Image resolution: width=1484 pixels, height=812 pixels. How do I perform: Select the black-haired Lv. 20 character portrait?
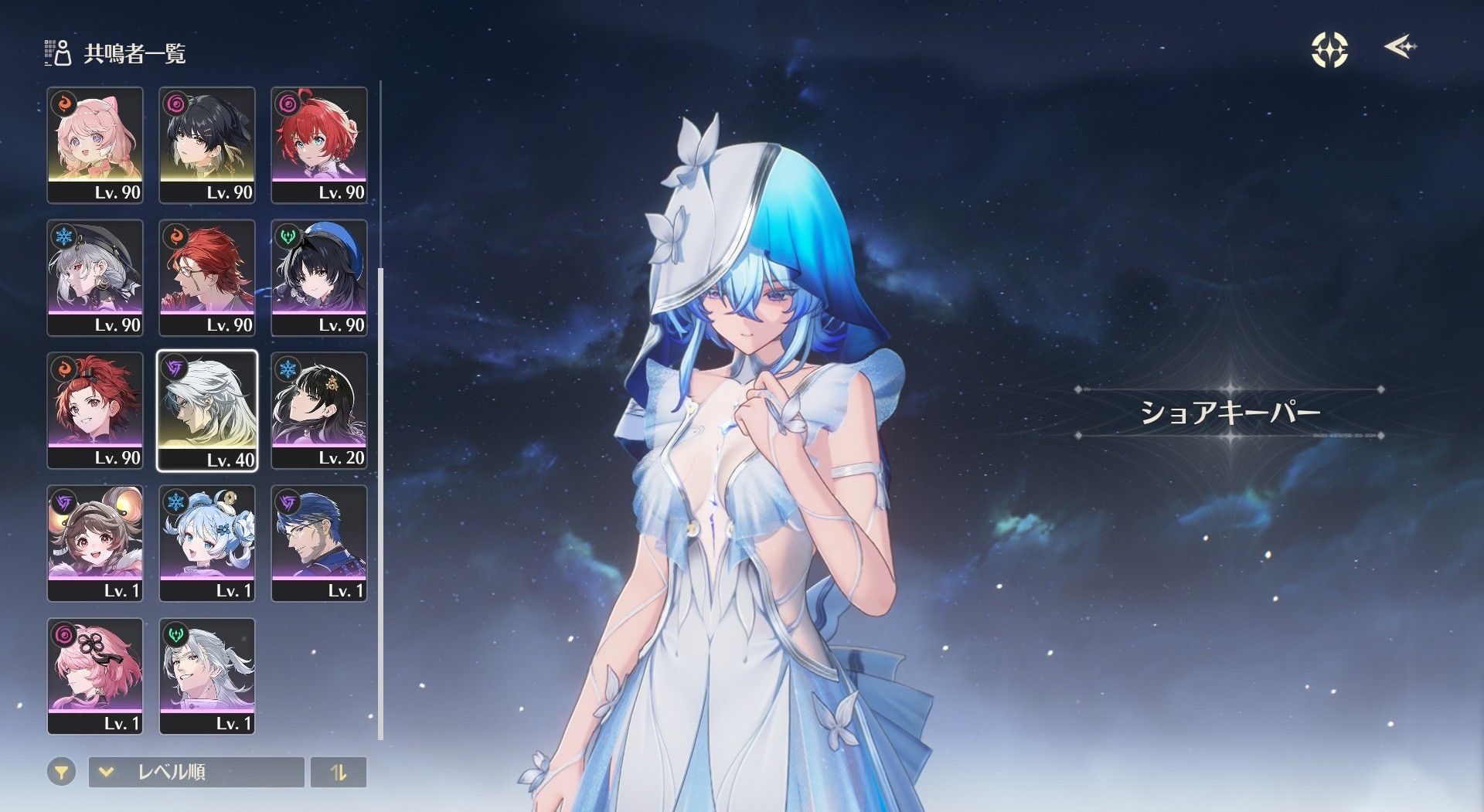(x=319, y=410)
